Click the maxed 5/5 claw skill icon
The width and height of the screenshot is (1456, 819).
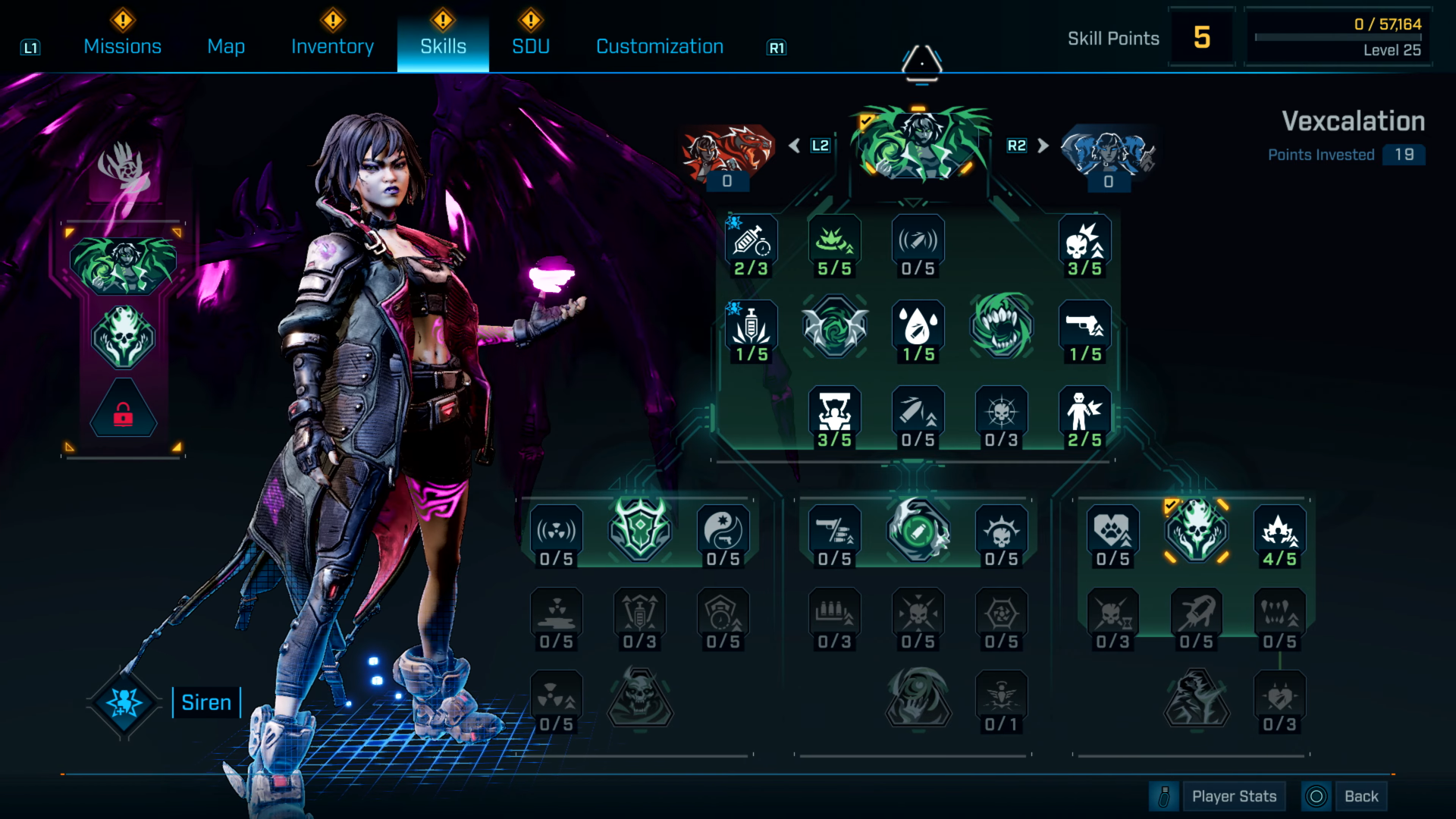click(x=834, y=243)
